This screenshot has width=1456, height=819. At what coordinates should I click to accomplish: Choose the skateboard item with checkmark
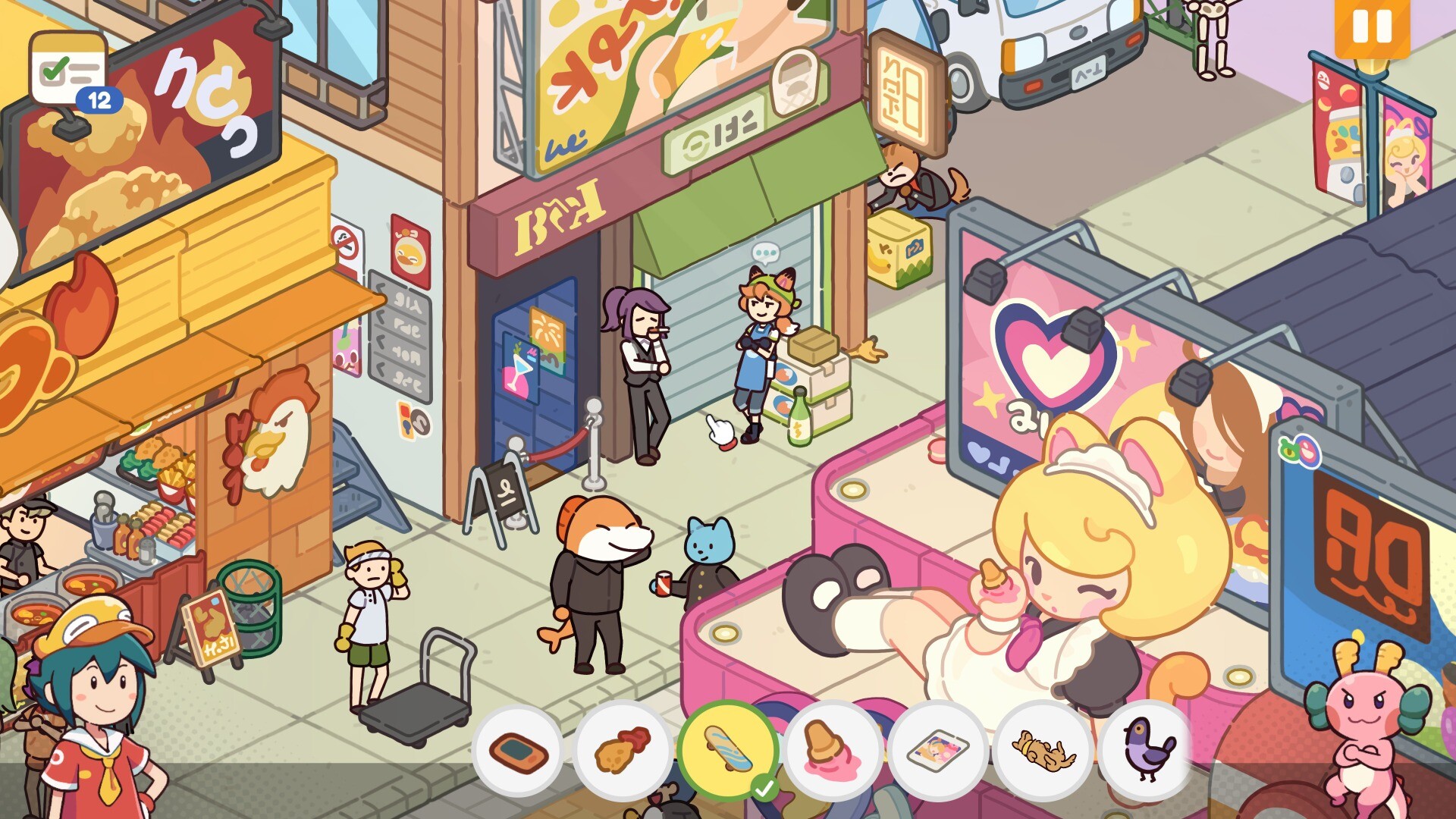pos(728,749)
